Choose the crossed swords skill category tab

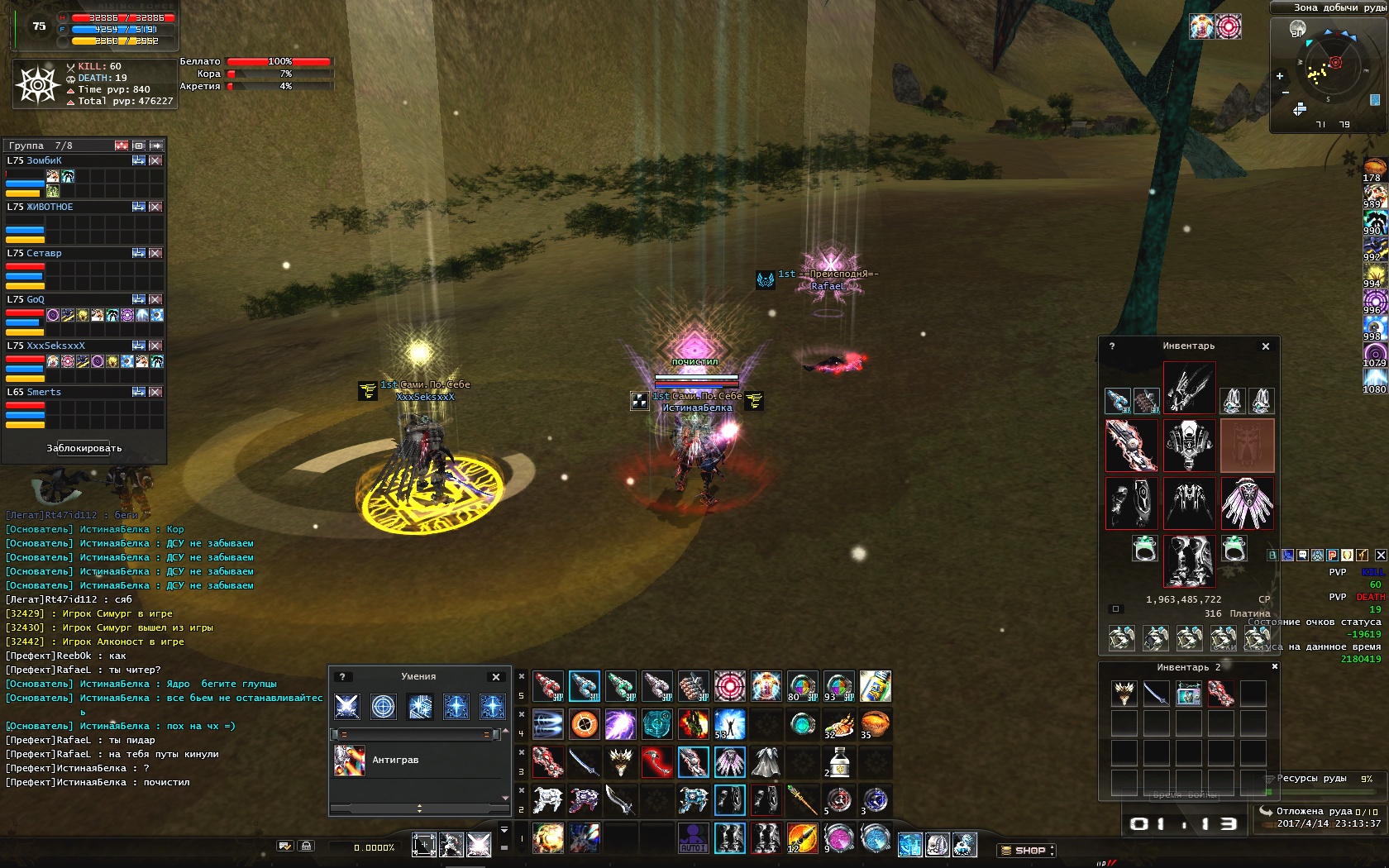point(347,707)
